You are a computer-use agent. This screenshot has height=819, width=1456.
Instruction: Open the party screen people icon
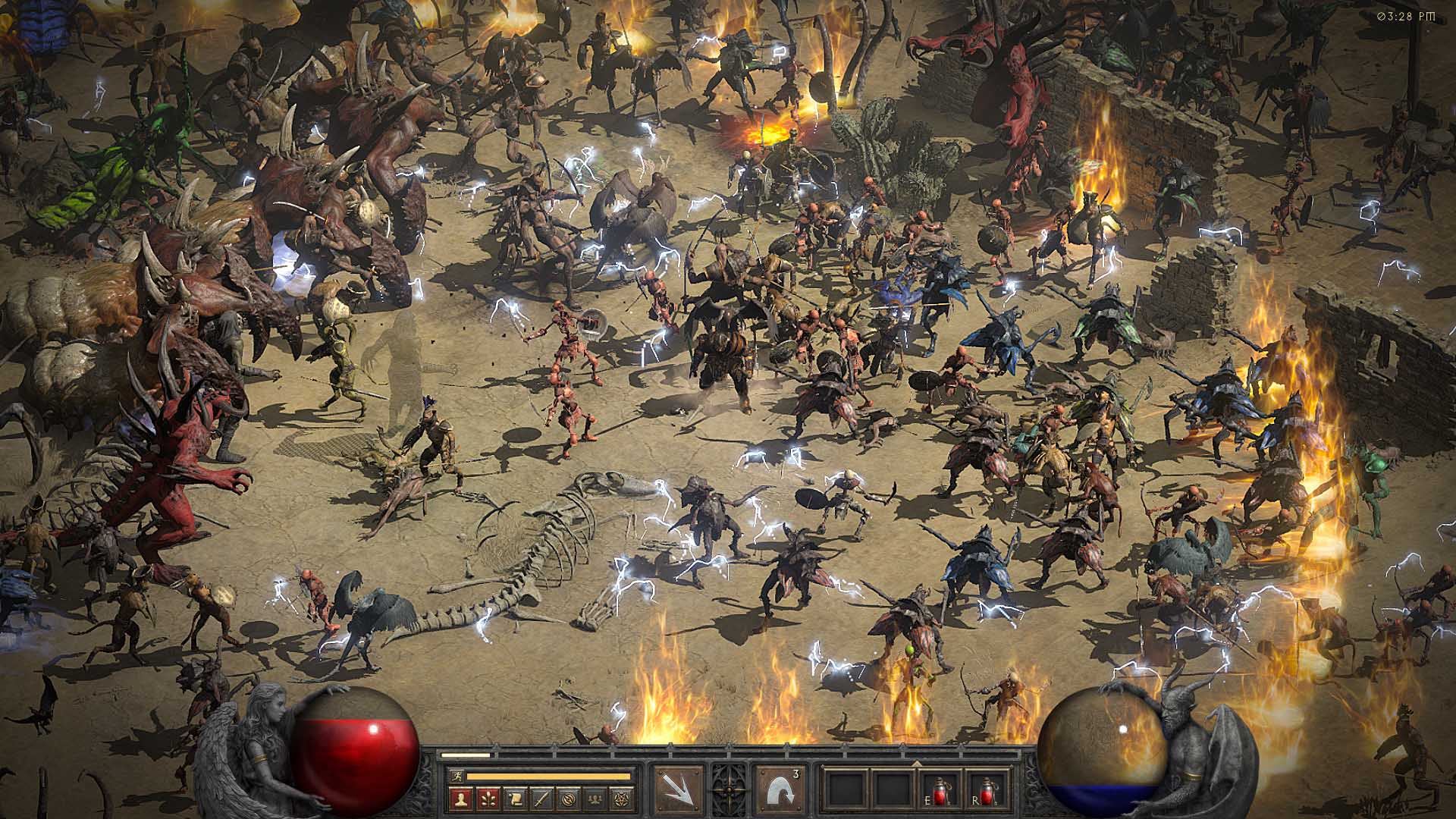click(596, 797)
